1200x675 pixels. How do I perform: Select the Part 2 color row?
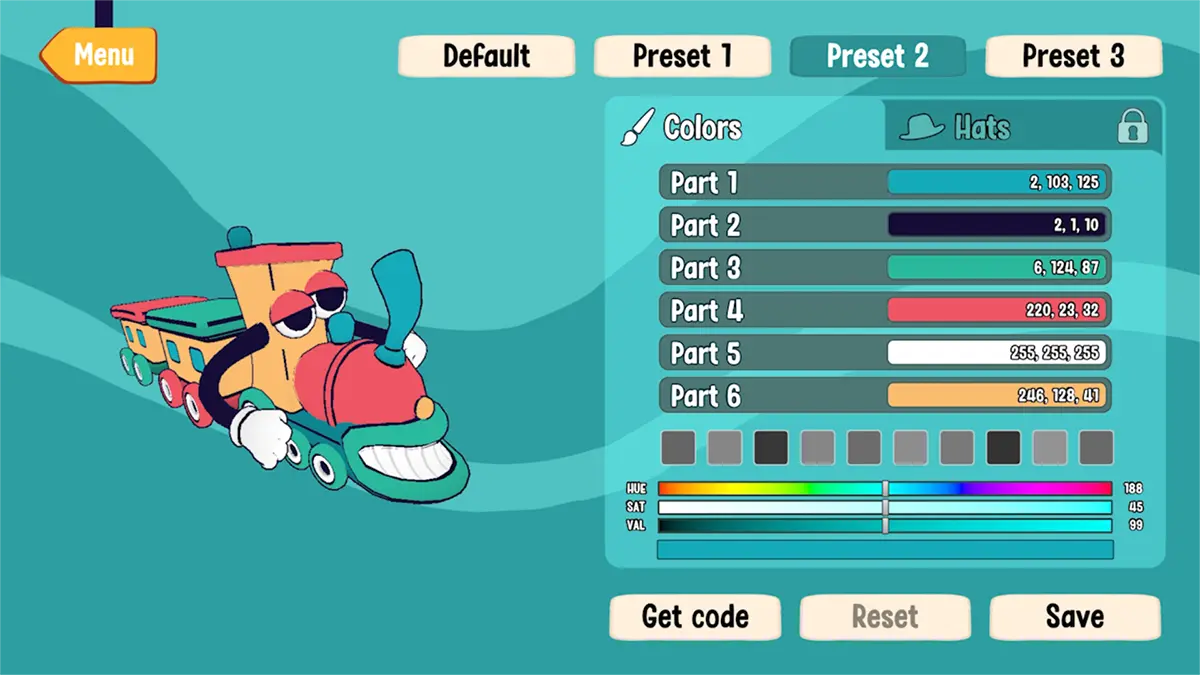pos(884,225)
